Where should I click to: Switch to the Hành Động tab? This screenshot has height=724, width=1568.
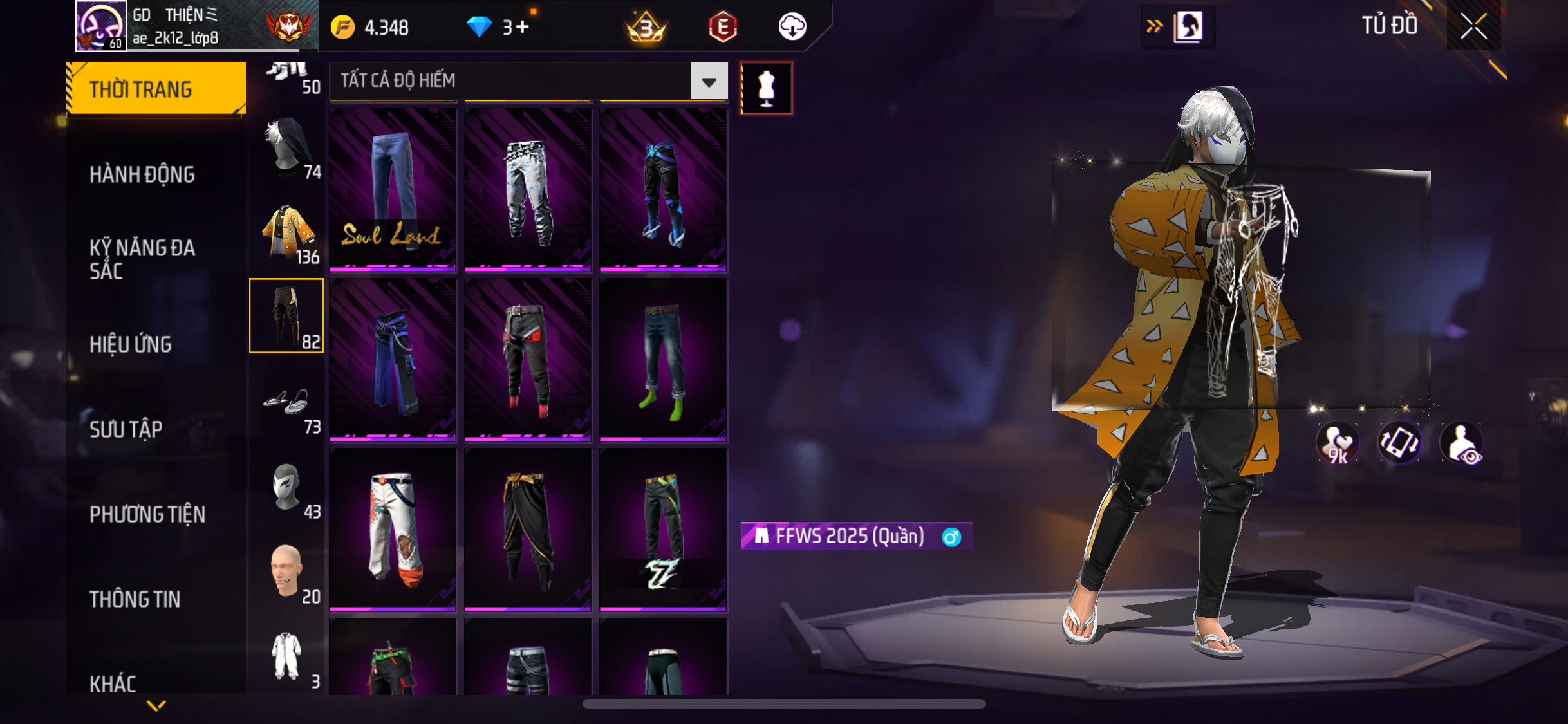(142, 174)
